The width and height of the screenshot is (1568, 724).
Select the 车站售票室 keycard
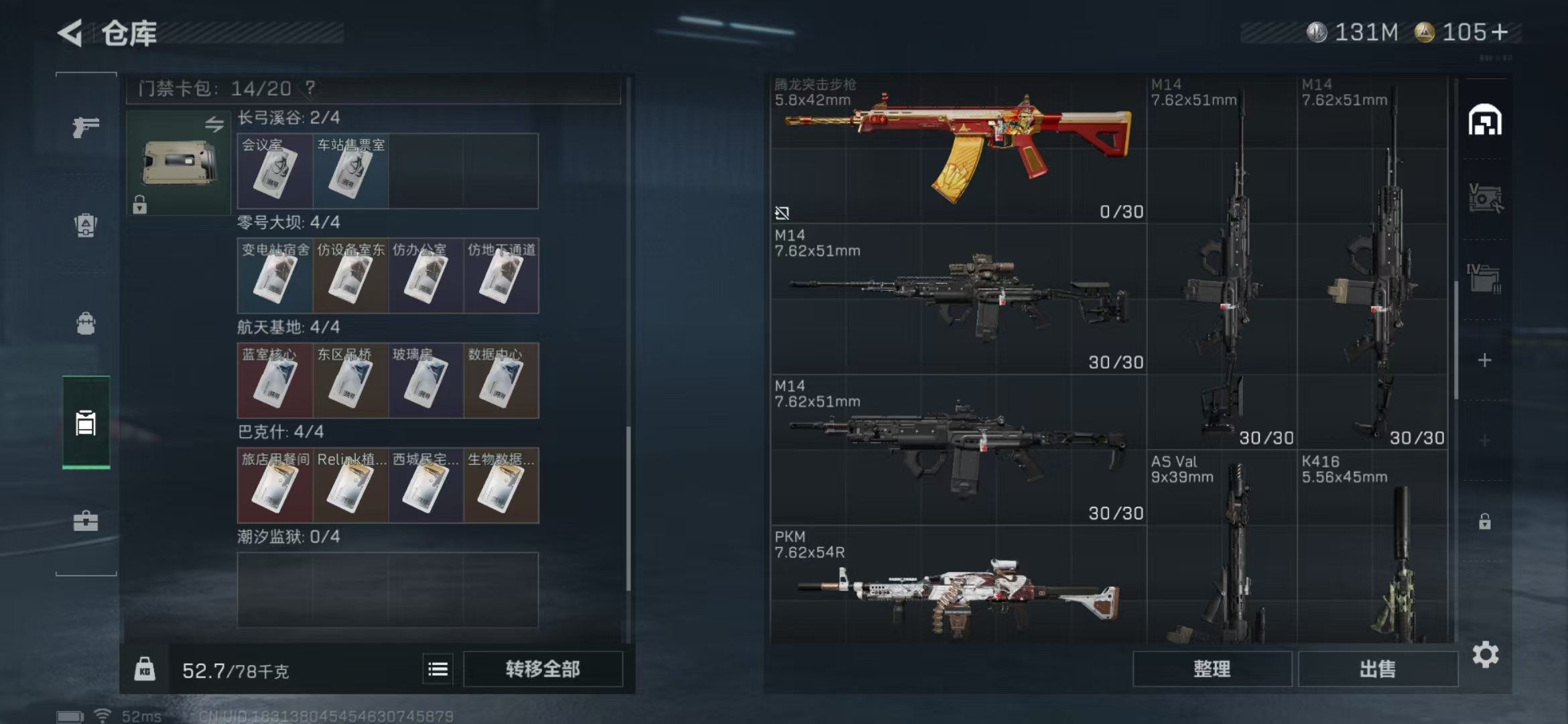pos(350,172)
